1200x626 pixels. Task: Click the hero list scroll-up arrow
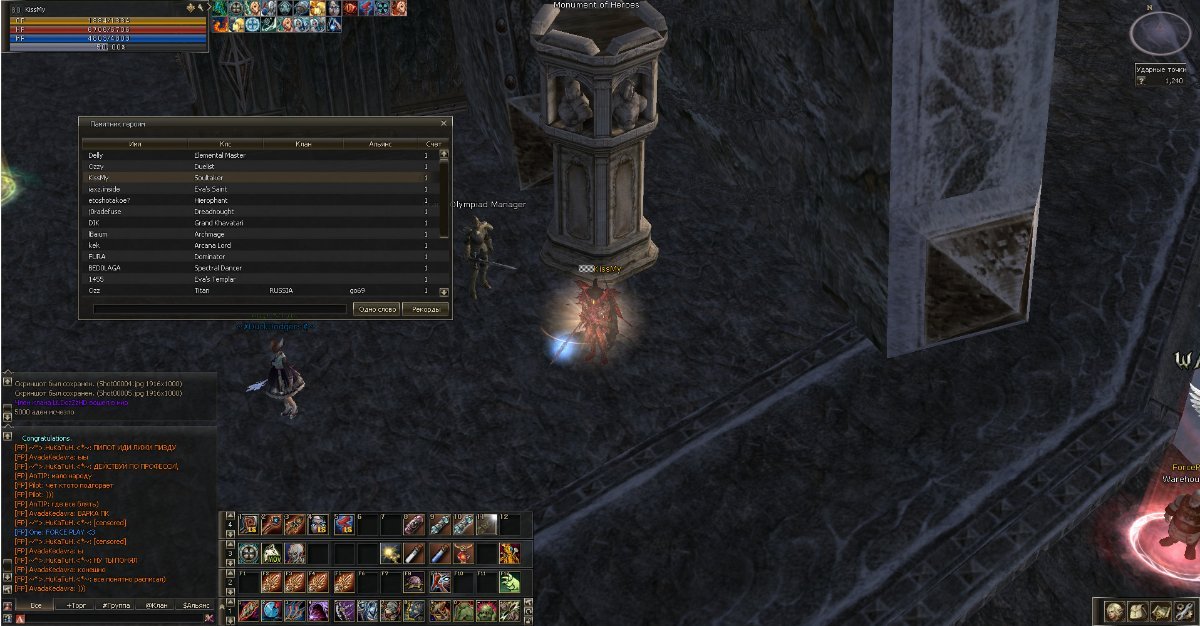coord(444,155)
